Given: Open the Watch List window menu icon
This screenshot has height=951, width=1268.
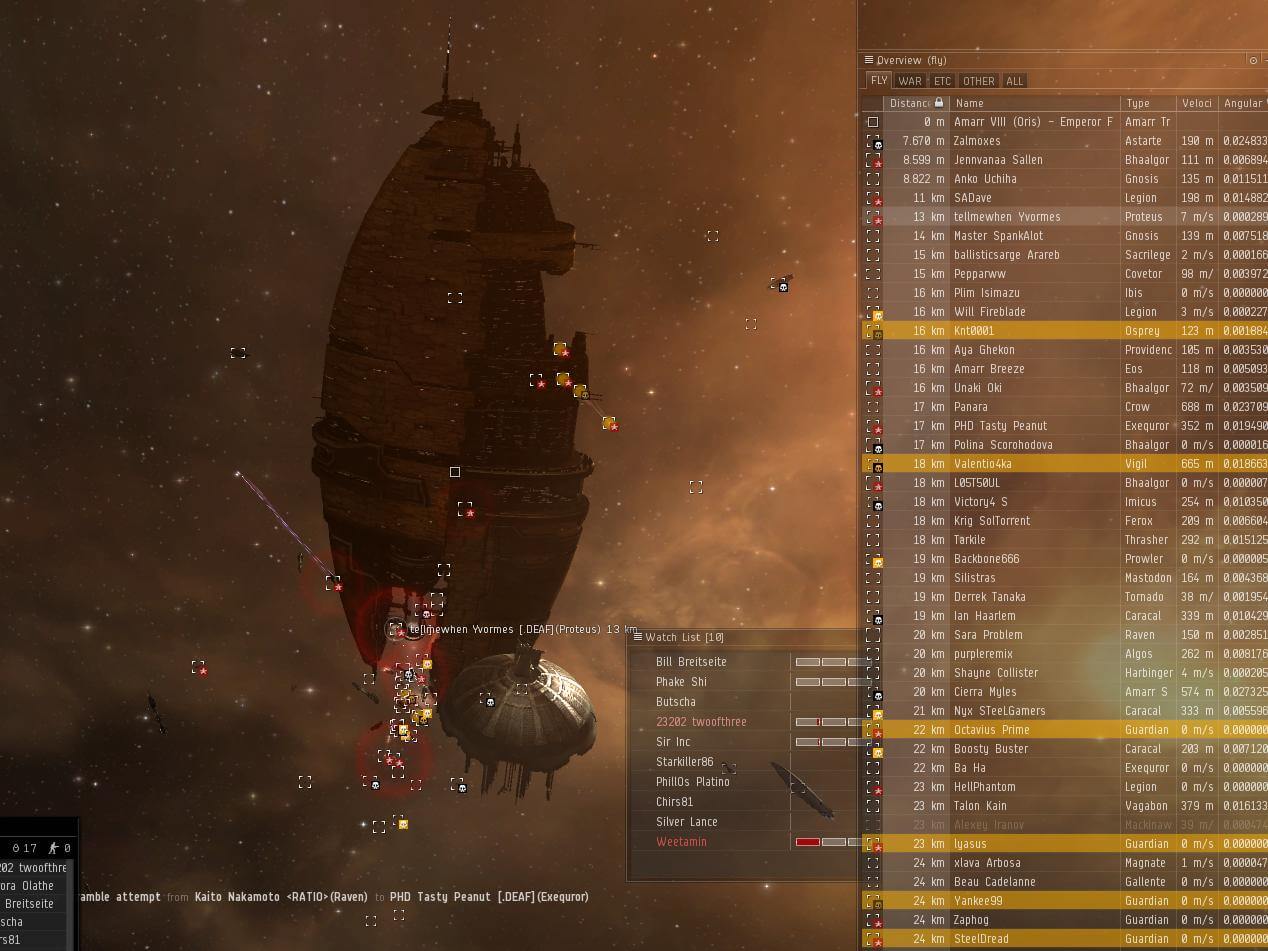Looking at the screenshot, I should (637, 637).
